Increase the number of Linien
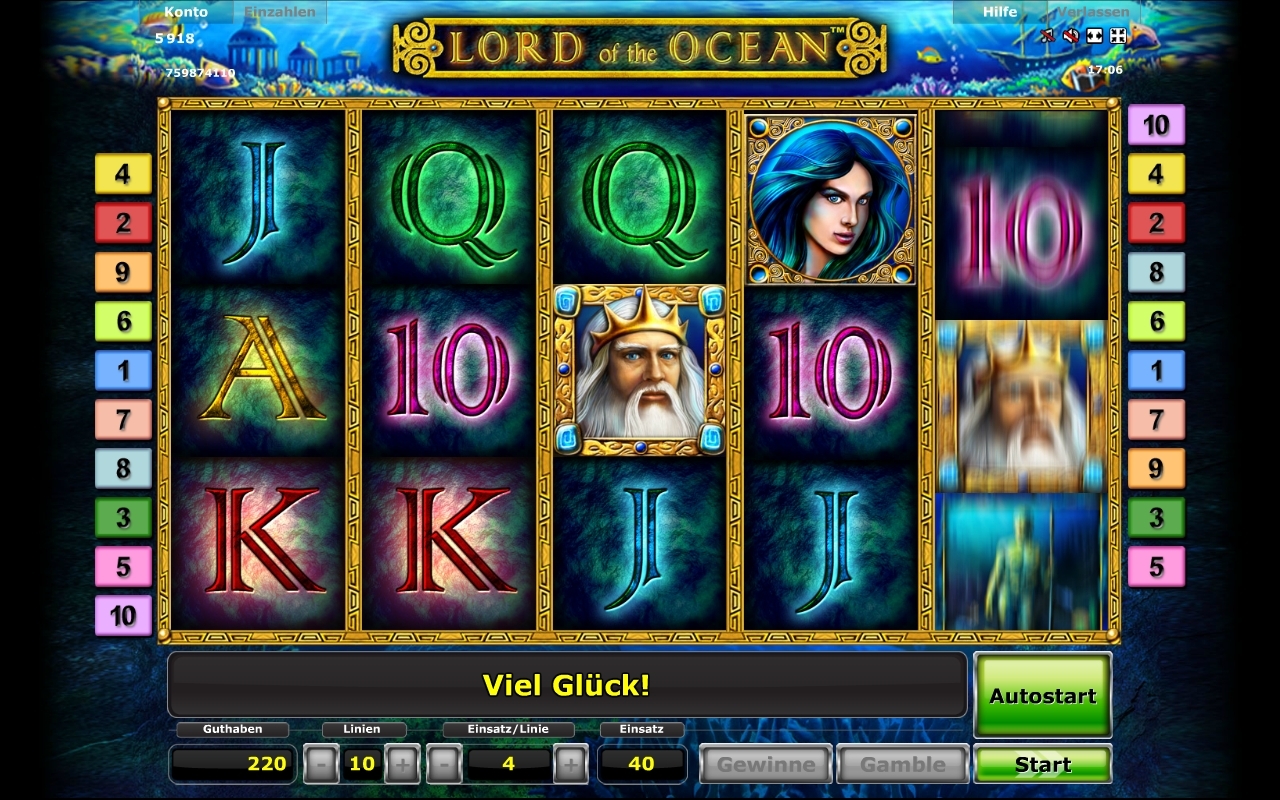The width and height of the screenshot is (1280, 800). [402, 765]
